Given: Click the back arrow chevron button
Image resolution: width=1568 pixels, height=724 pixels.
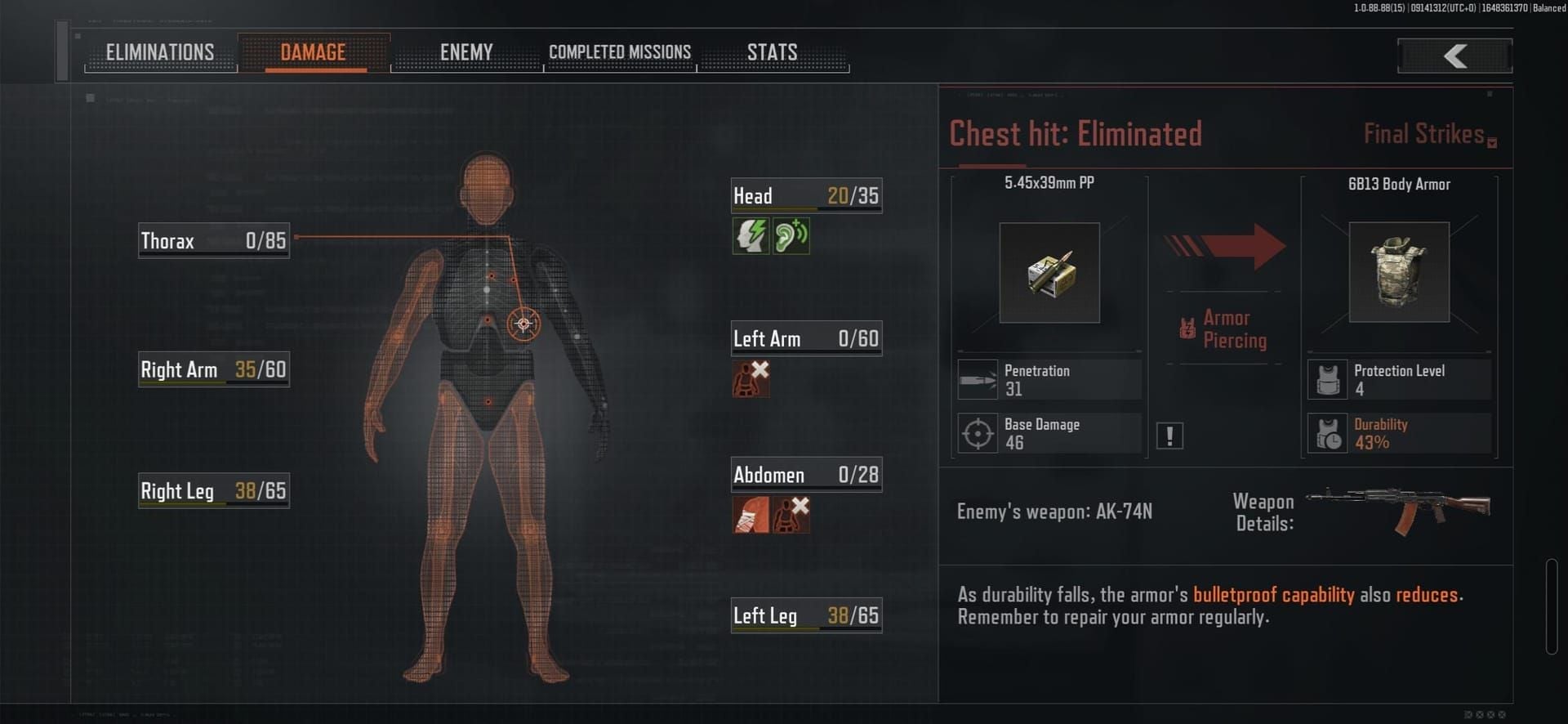Looking at the screenshot, I should 1454,56.
